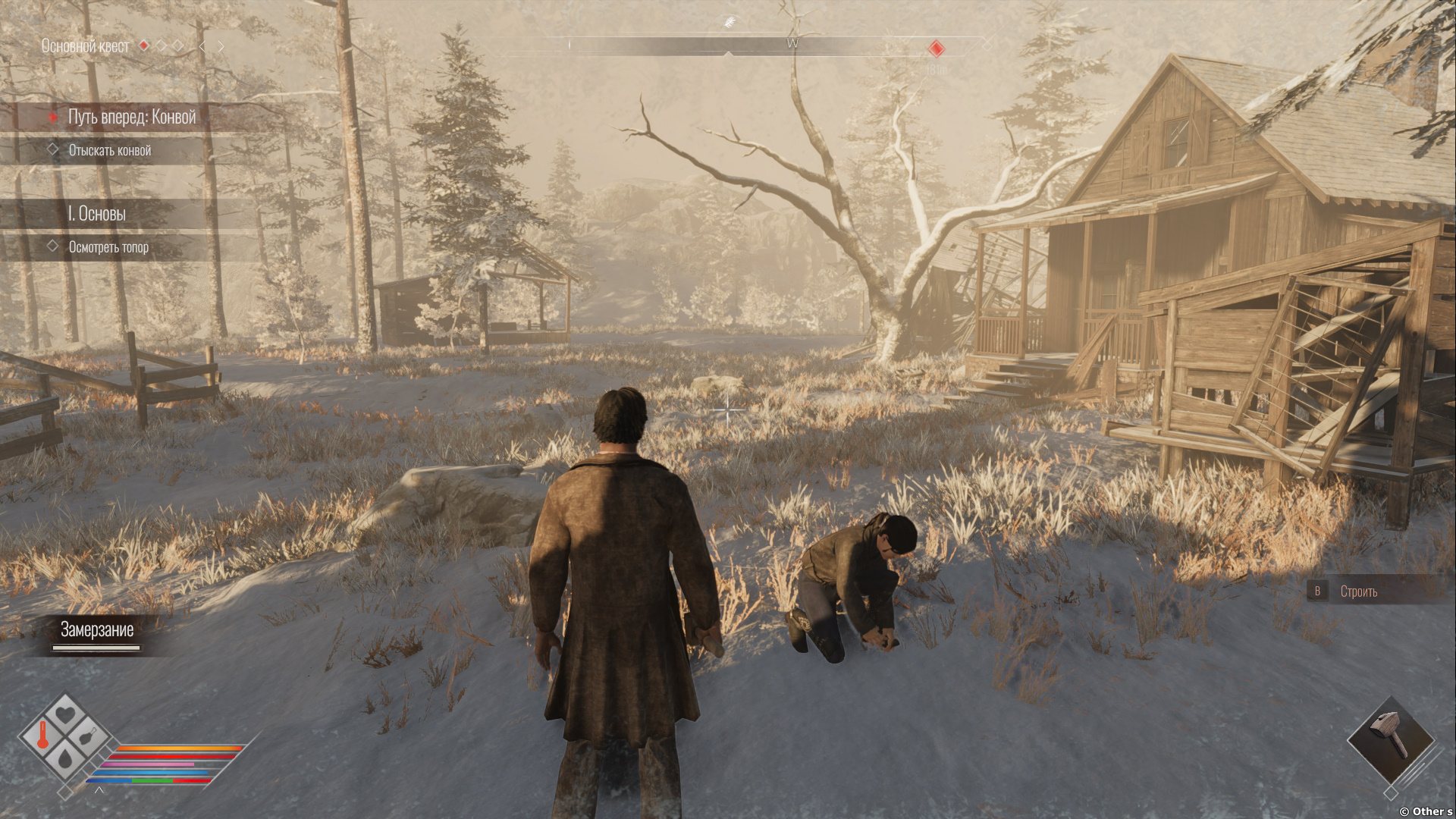The height and width of the screenshot is (819, 1456).
Task: Select the drumstick hunger icon
Action: pyautogui.click(x=87, y=736)
